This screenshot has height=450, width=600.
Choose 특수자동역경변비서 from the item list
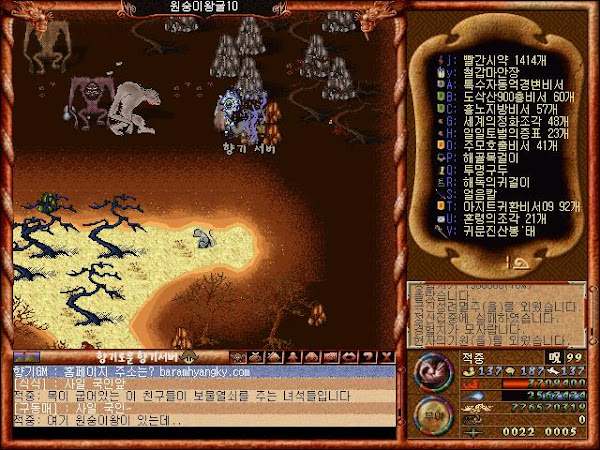click(500, 83)
